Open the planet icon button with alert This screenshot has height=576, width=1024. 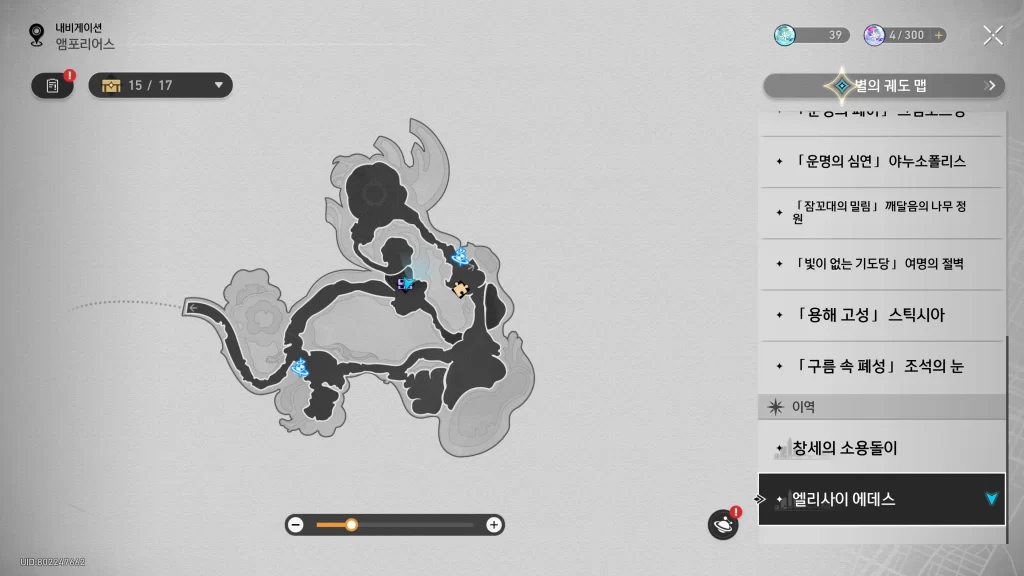pos(722,524)
